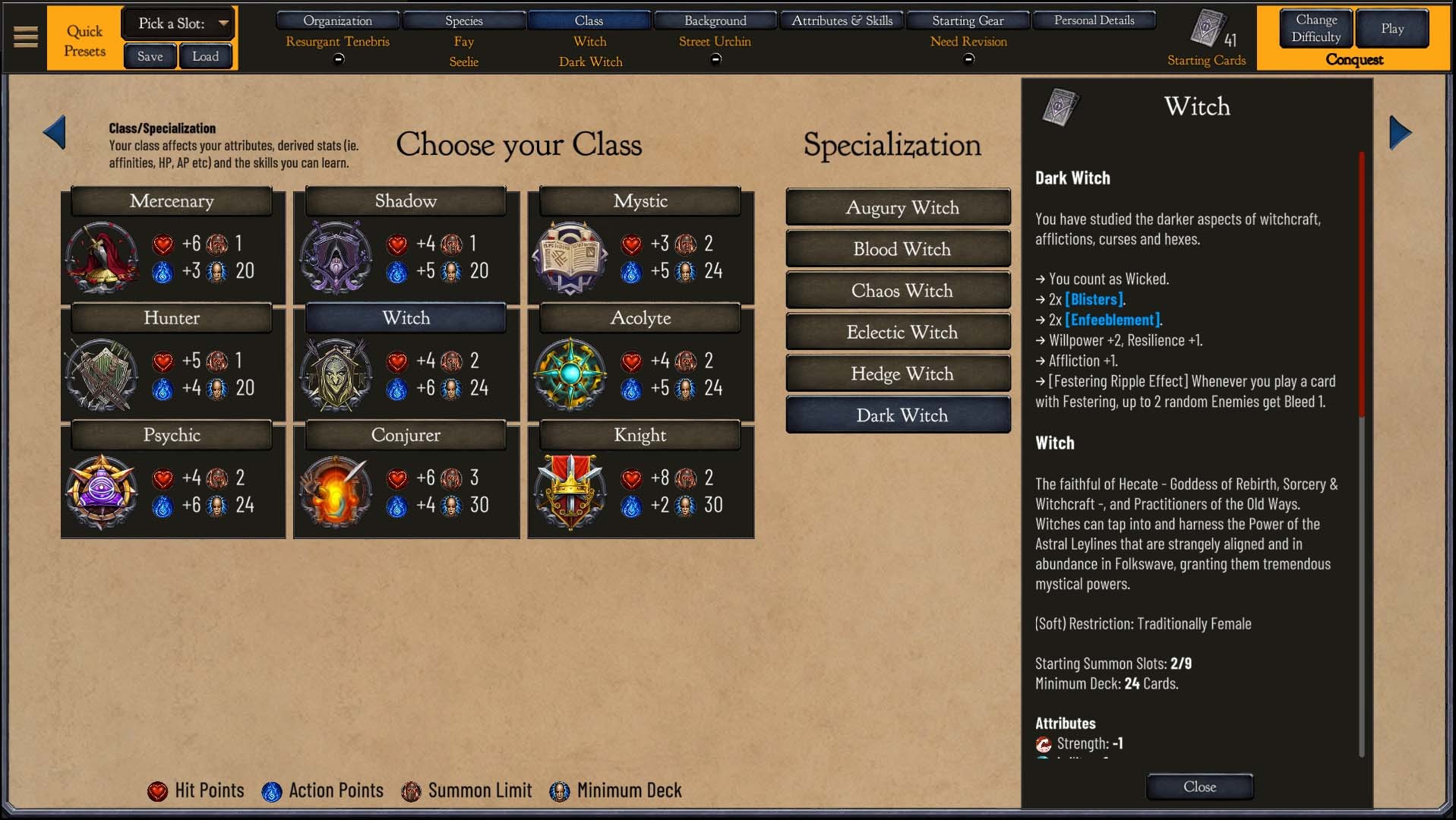
Task: Close the Witch description panel
Action: pyautogui.click(x=1199, y=787)
